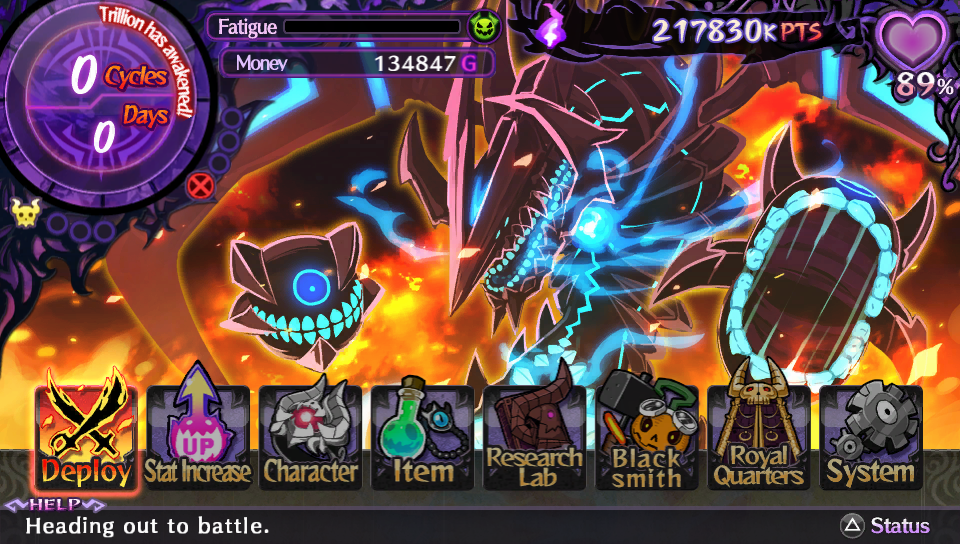Open the Stat Increase menu
Viewport: 960px width, 544px height.
coord(198,438)
